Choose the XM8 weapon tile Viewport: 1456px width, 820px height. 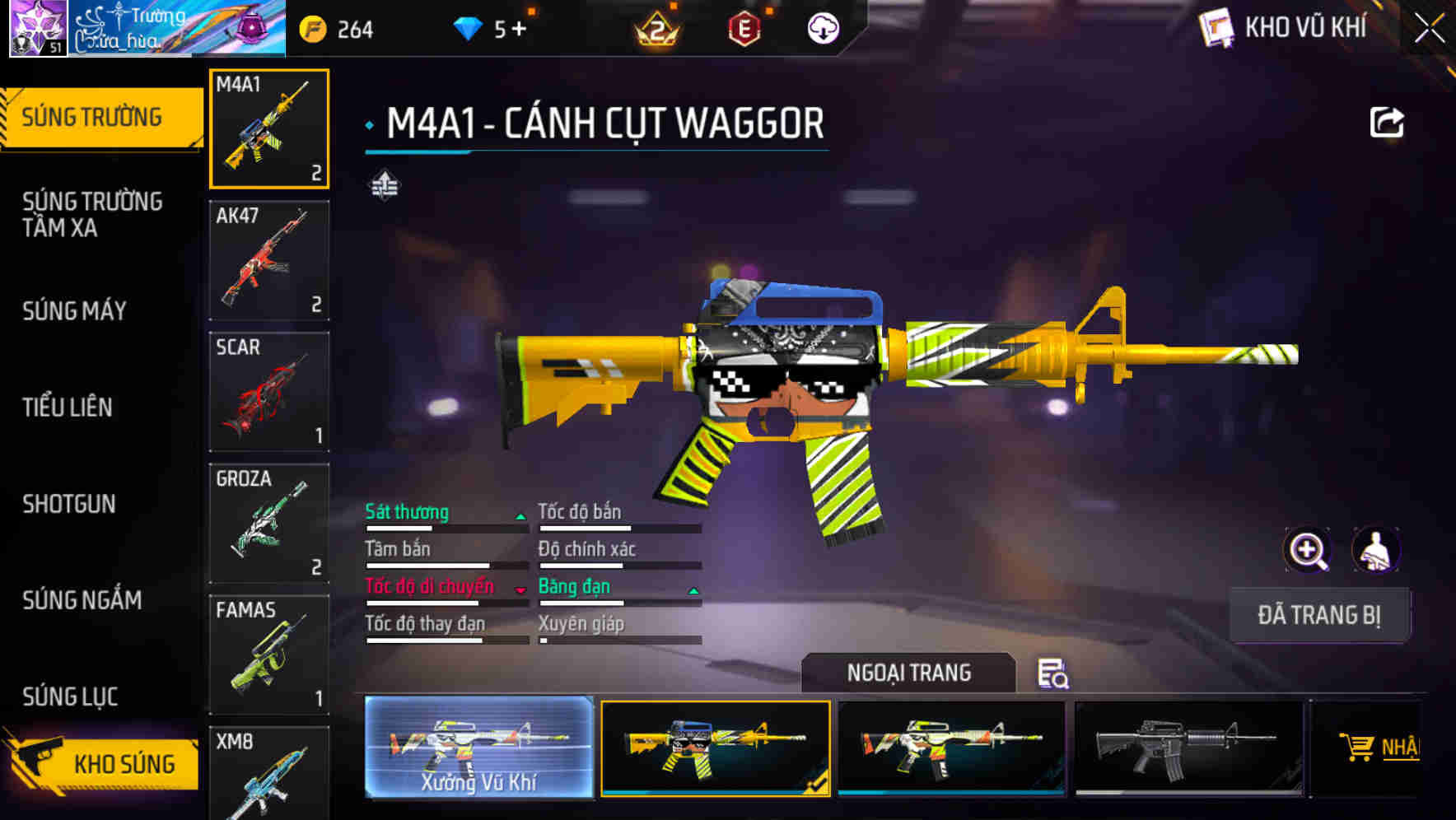tap(269, 774)
